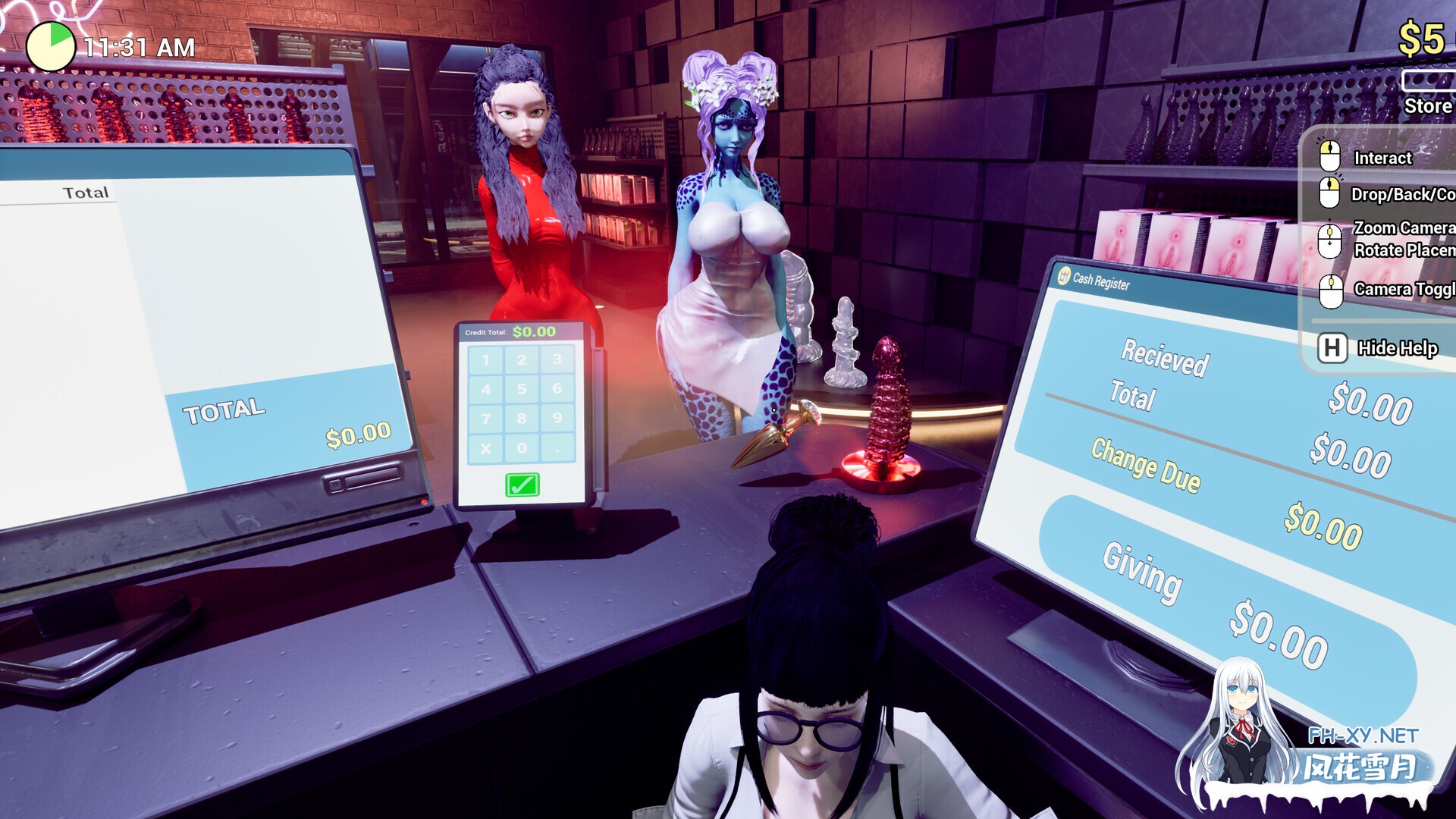This screenshot has width=1456, height=819.
Task: Click the left-click mouse icon for Interact
Action: [x=1329, y=157]
